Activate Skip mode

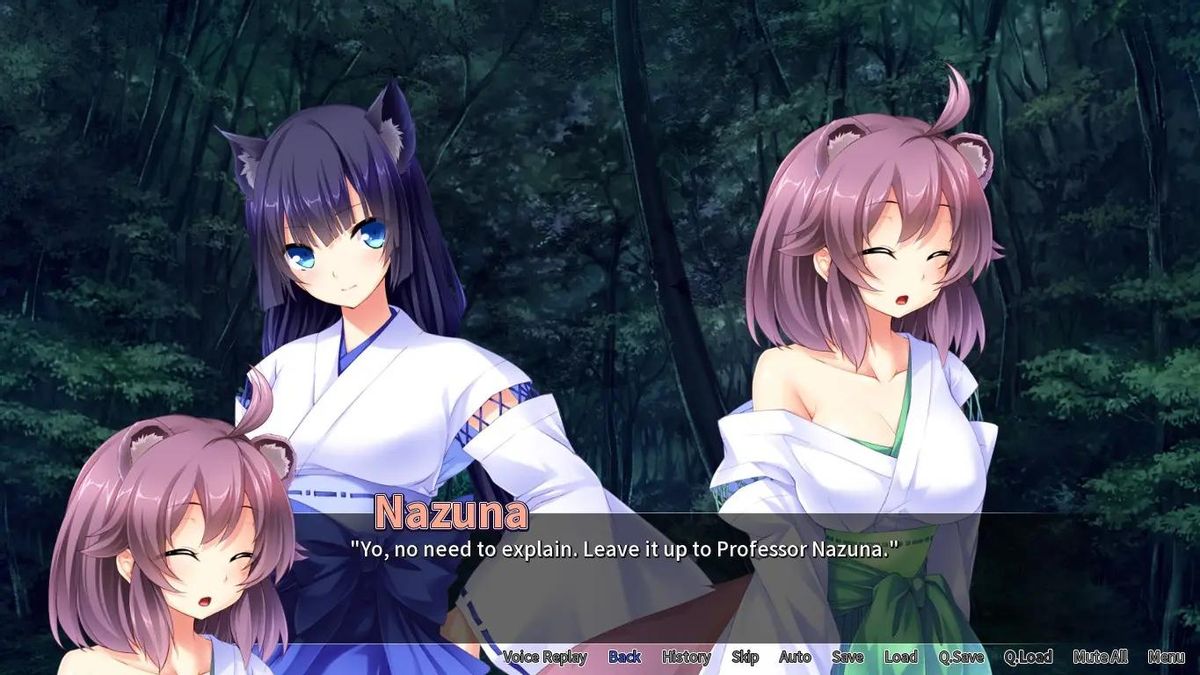pyautogui.click(x=745, y=657)
